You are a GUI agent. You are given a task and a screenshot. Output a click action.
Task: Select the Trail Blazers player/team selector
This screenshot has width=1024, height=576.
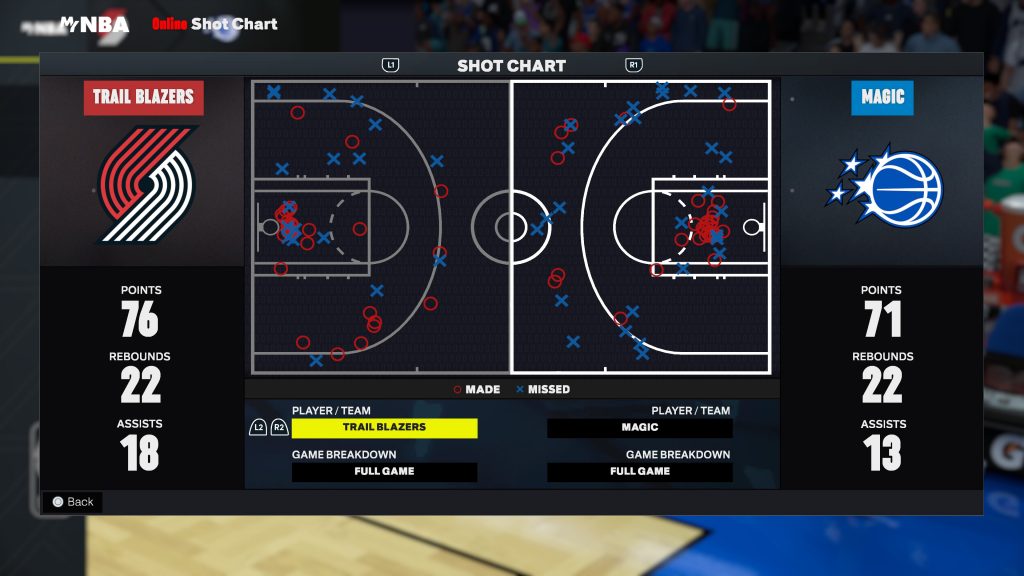pyautogui.click(x=384, y=427)
